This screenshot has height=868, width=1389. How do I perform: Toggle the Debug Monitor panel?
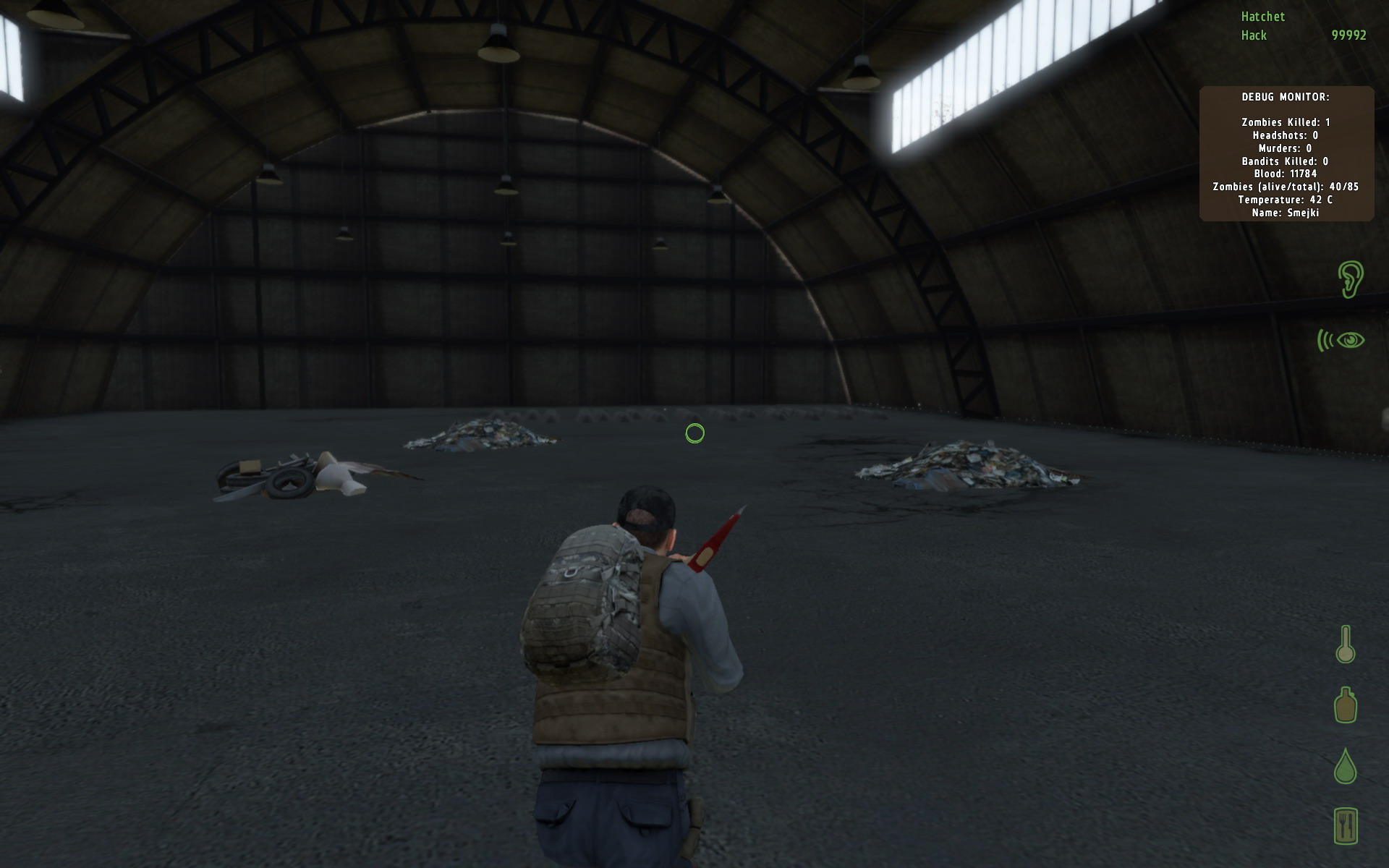tap(1286, 153)
